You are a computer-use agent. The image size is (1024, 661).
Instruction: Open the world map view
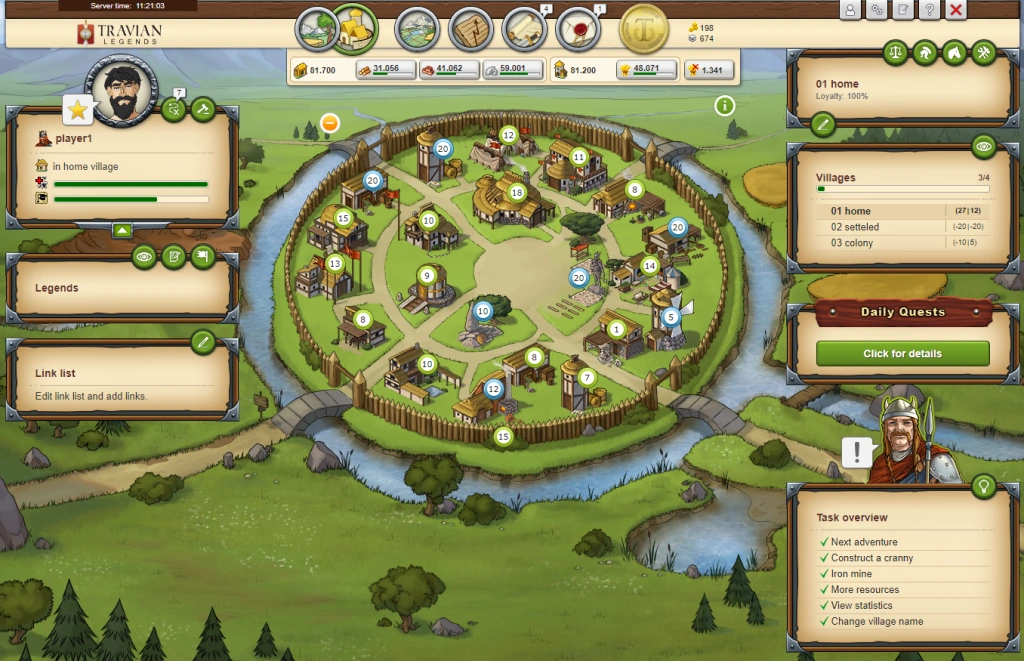coord(417,29)
